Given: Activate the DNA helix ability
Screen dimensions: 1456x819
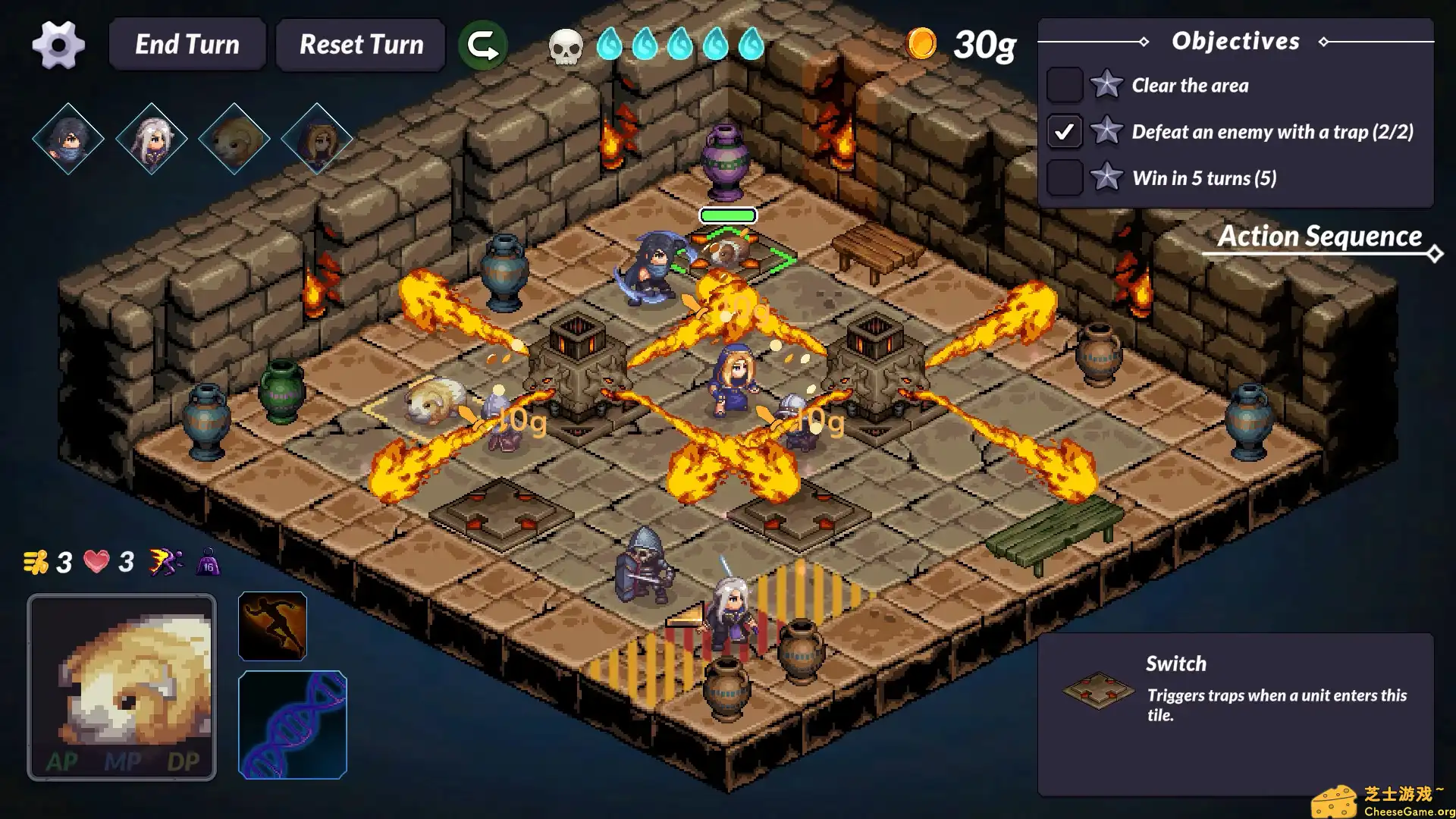Looking at the screenshot, I should (x=293, y=725).
